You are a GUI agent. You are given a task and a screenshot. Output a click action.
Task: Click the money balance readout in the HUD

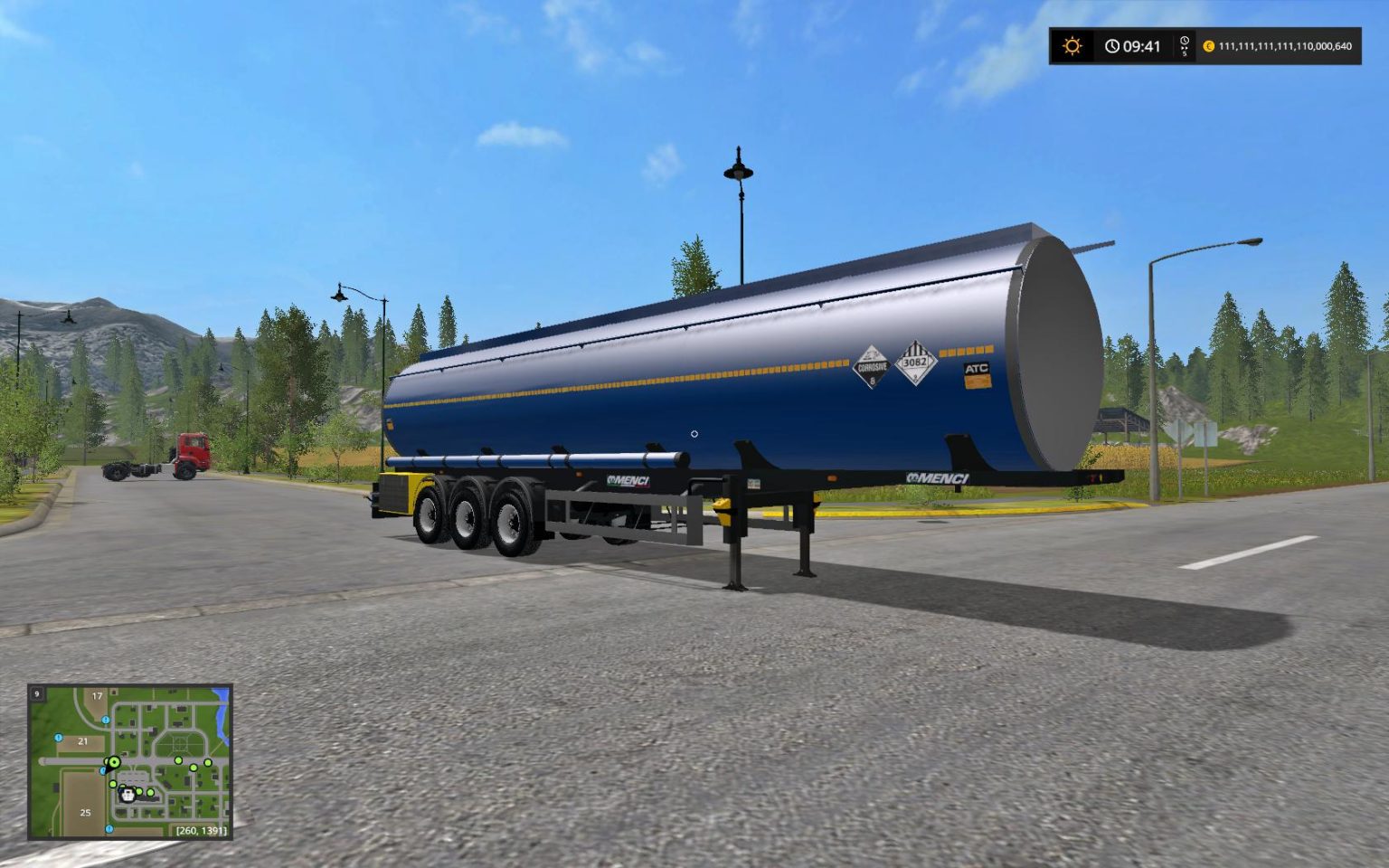point(1284,46)
